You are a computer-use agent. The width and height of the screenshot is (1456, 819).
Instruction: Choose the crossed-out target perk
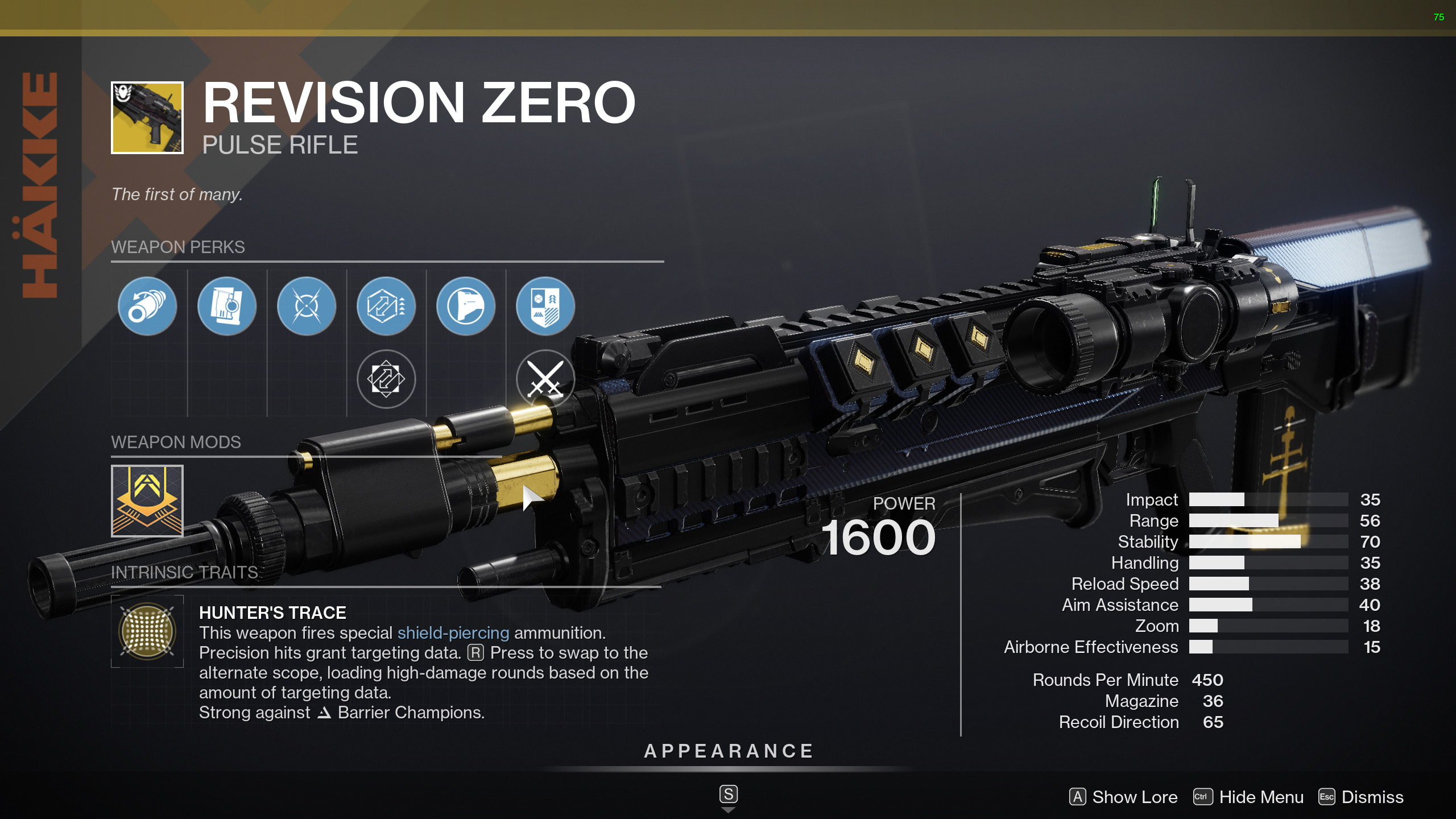(307, 307)
